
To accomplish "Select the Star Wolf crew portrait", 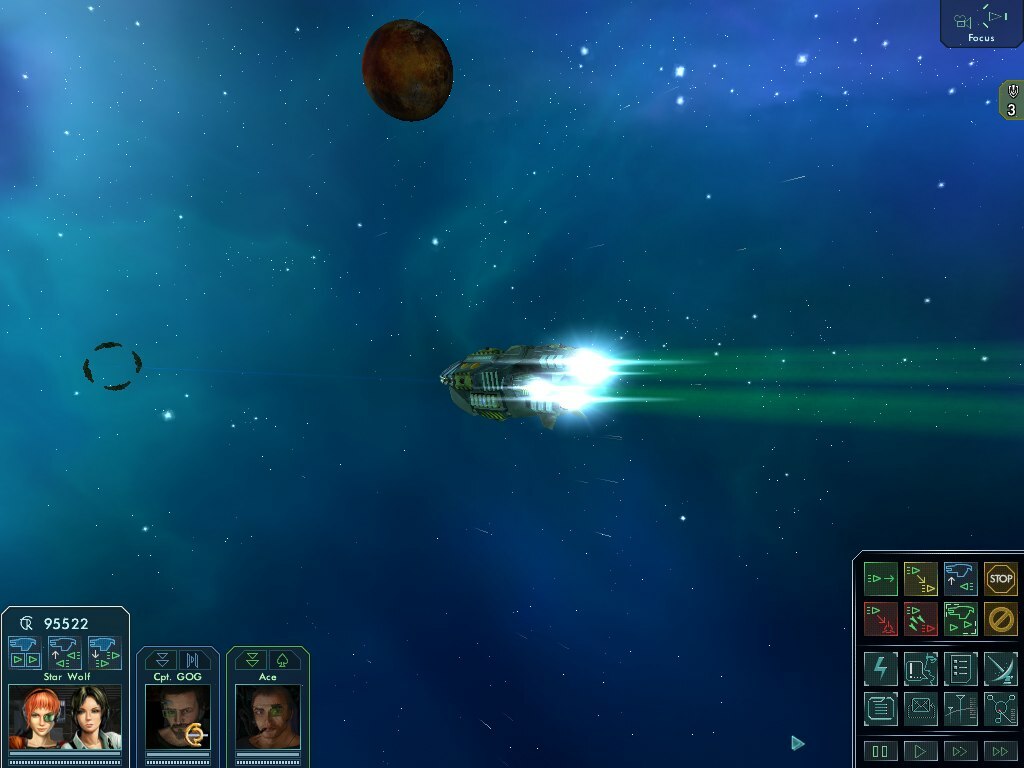I will pos(65,716).
